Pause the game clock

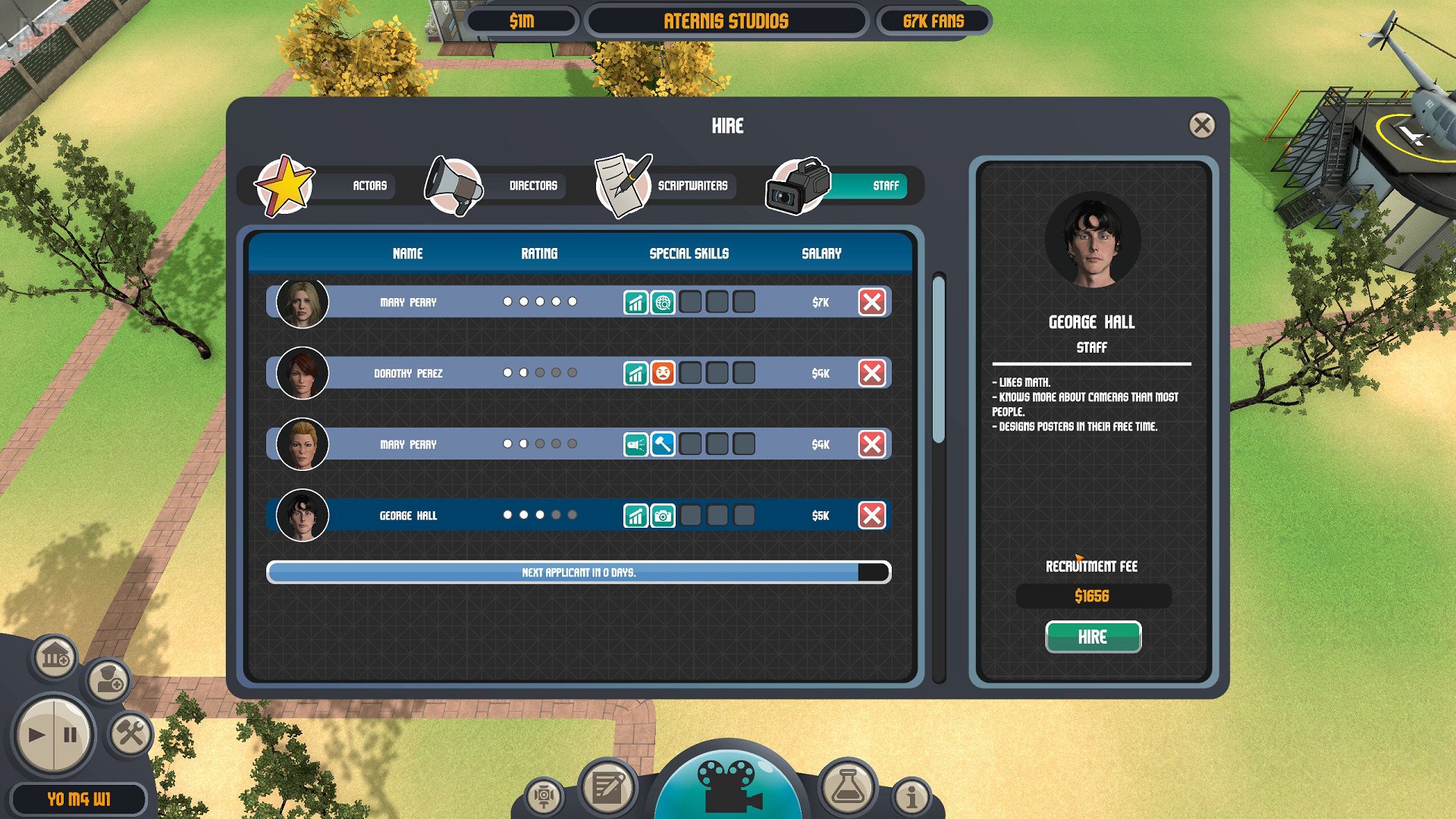pos(71,735)
